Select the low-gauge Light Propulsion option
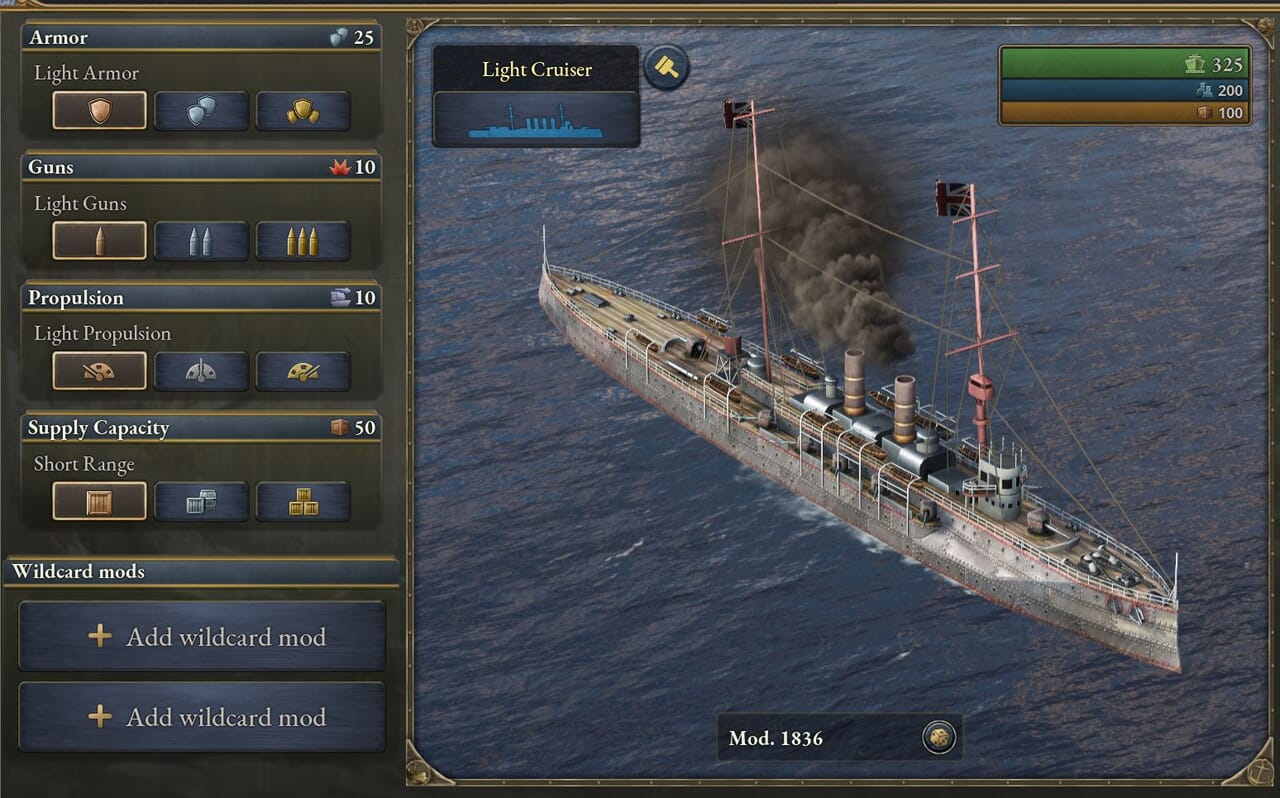Screen dimensions: 1280x798 point(100,371)
